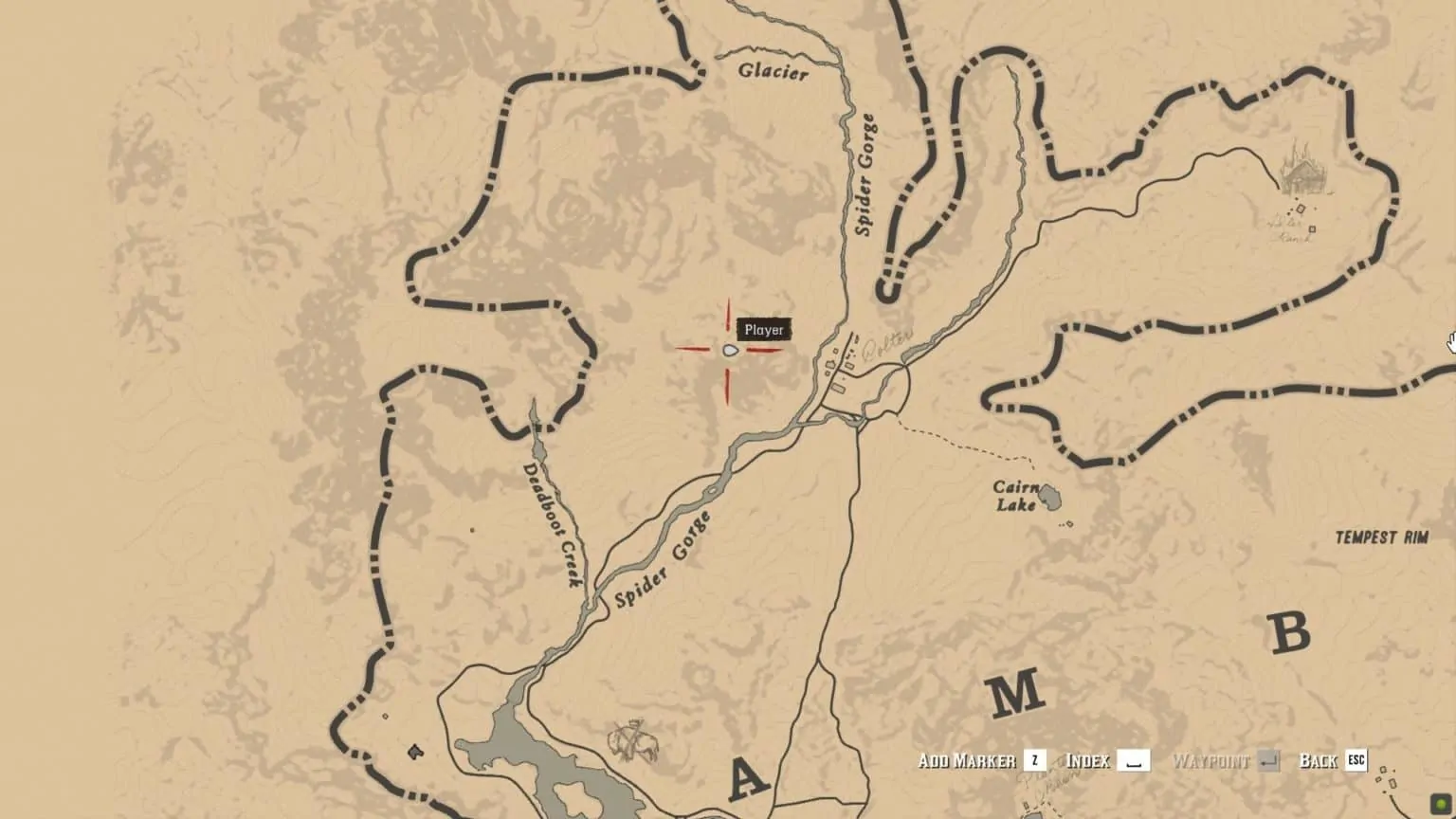Image resolution: width=1456 pixels, height=819 pixels.
Task: Click the ESC key icon beside Back
Action: click(x=1356, y=760)
